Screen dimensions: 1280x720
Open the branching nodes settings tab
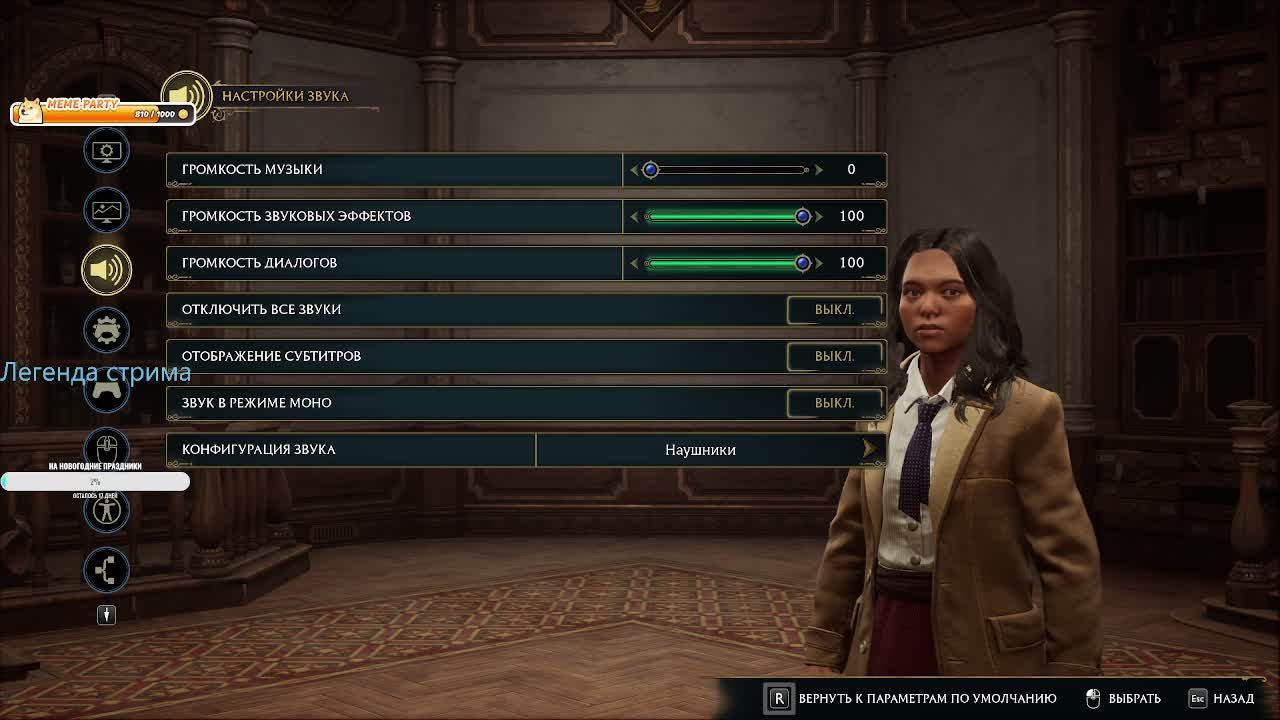coord(107,570)
